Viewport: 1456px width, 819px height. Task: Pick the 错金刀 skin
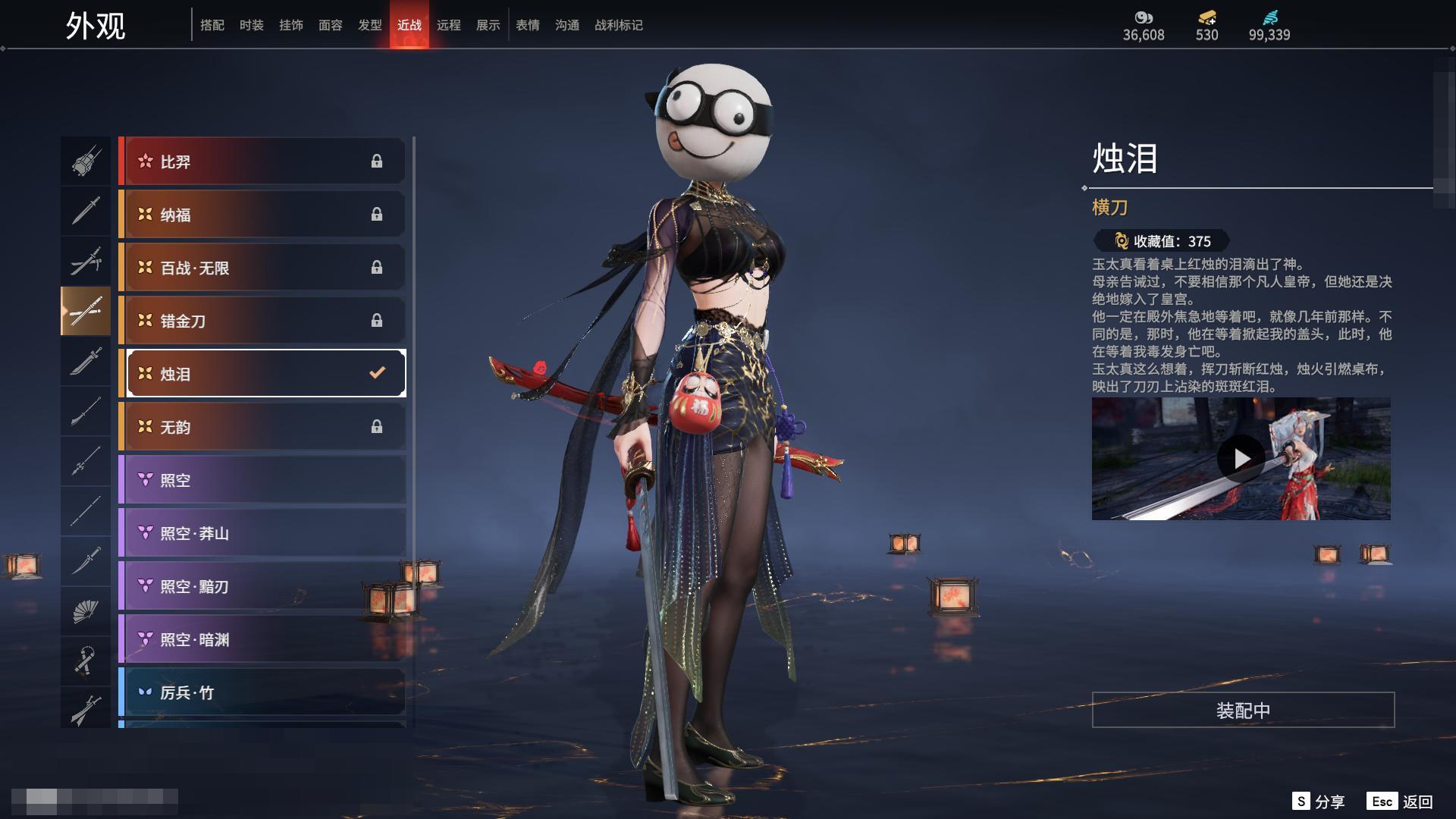click(263, 321)
